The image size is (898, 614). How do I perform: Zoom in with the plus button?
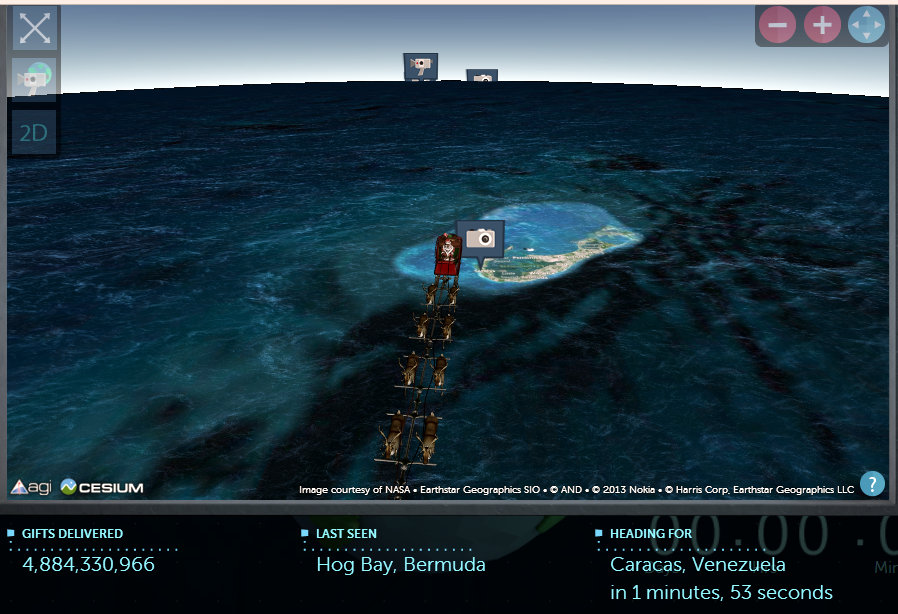point(822,25)
